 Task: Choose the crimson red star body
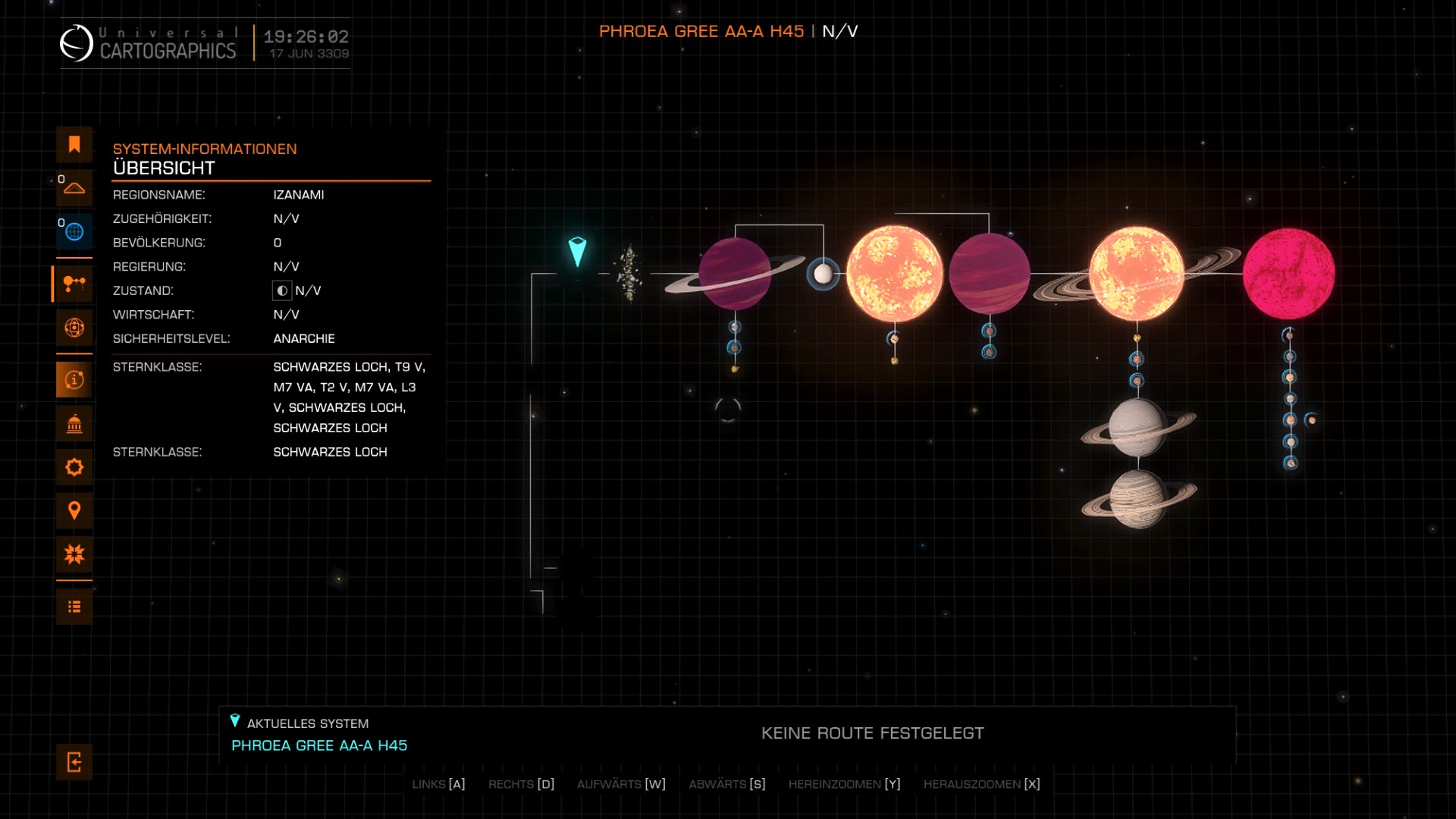(x=1288, y=274)
